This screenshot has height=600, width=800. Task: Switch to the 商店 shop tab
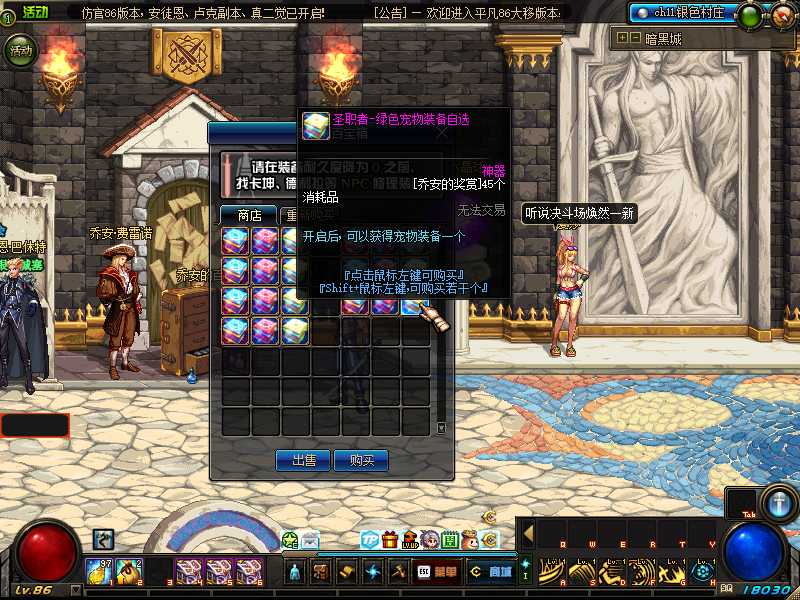pyautogui.click(x=249, y=214)
